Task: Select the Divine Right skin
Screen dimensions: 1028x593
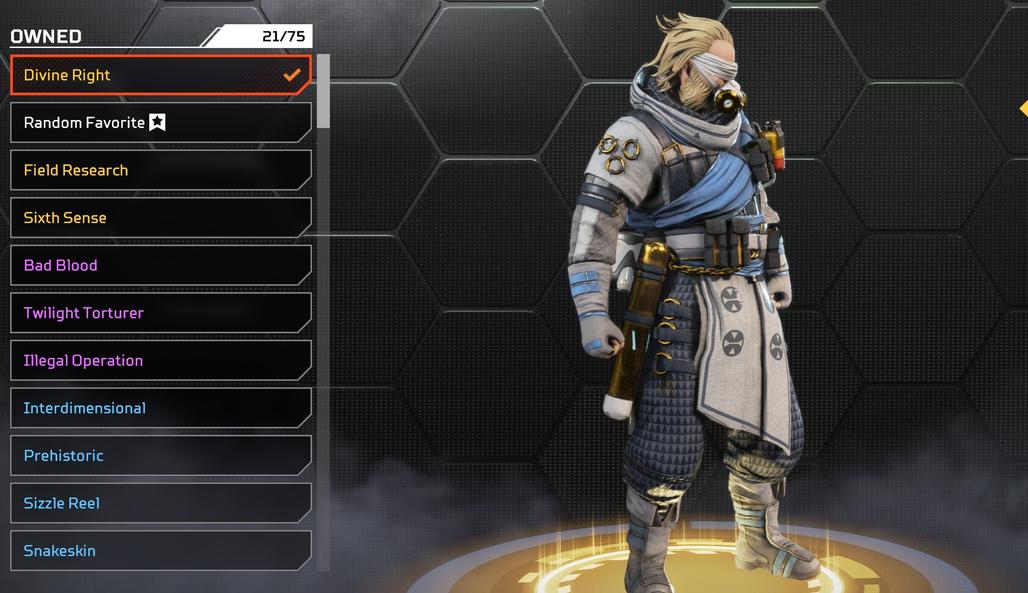Action: click(160, 75)
